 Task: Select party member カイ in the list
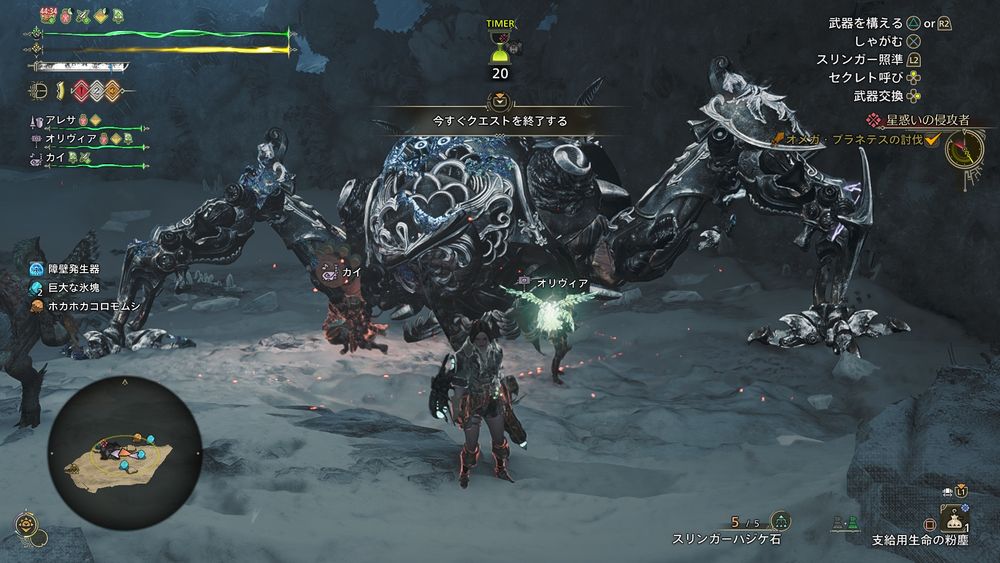(55, 158)
